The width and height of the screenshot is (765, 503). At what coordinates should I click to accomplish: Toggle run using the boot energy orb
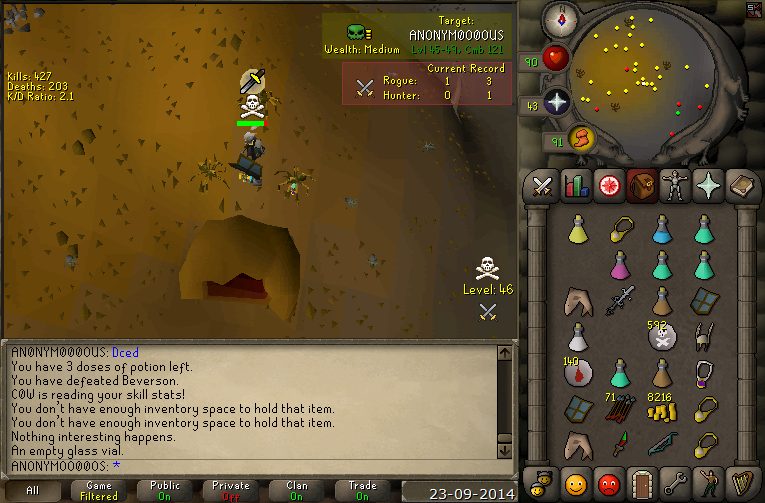[x=581, y=139]
